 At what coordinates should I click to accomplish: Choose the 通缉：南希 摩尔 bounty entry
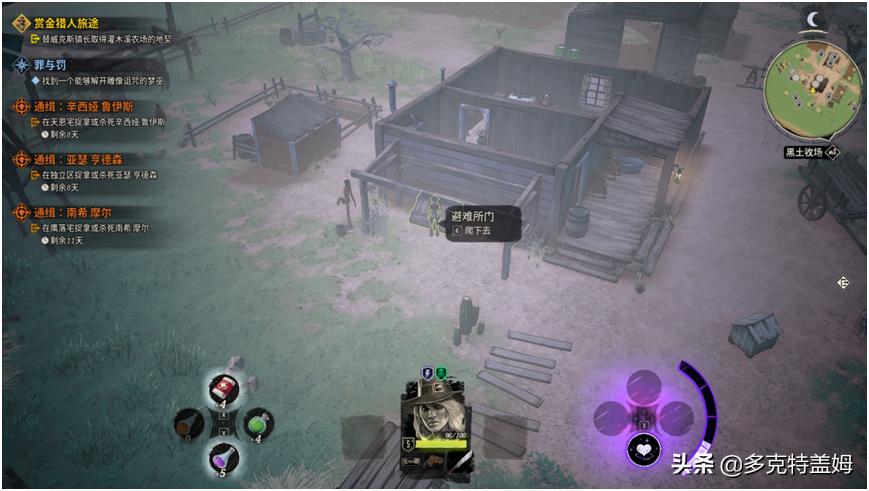click(x=91, y=212)
